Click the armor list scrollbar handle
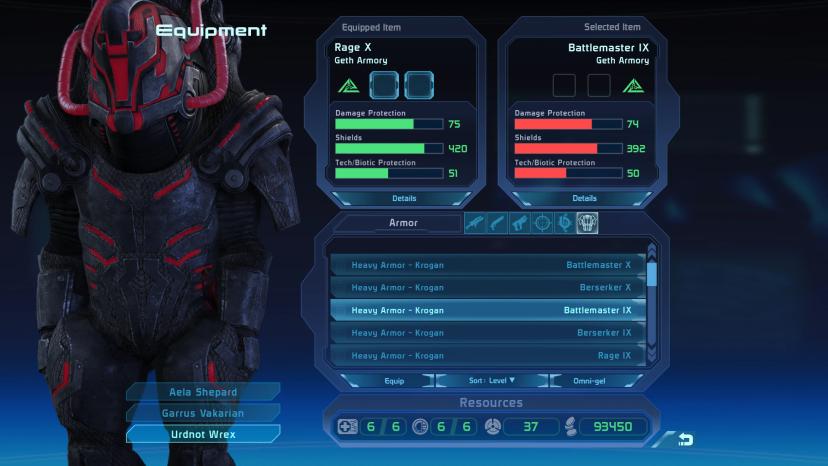The image size is (828, 466). (x=653, y=273)
